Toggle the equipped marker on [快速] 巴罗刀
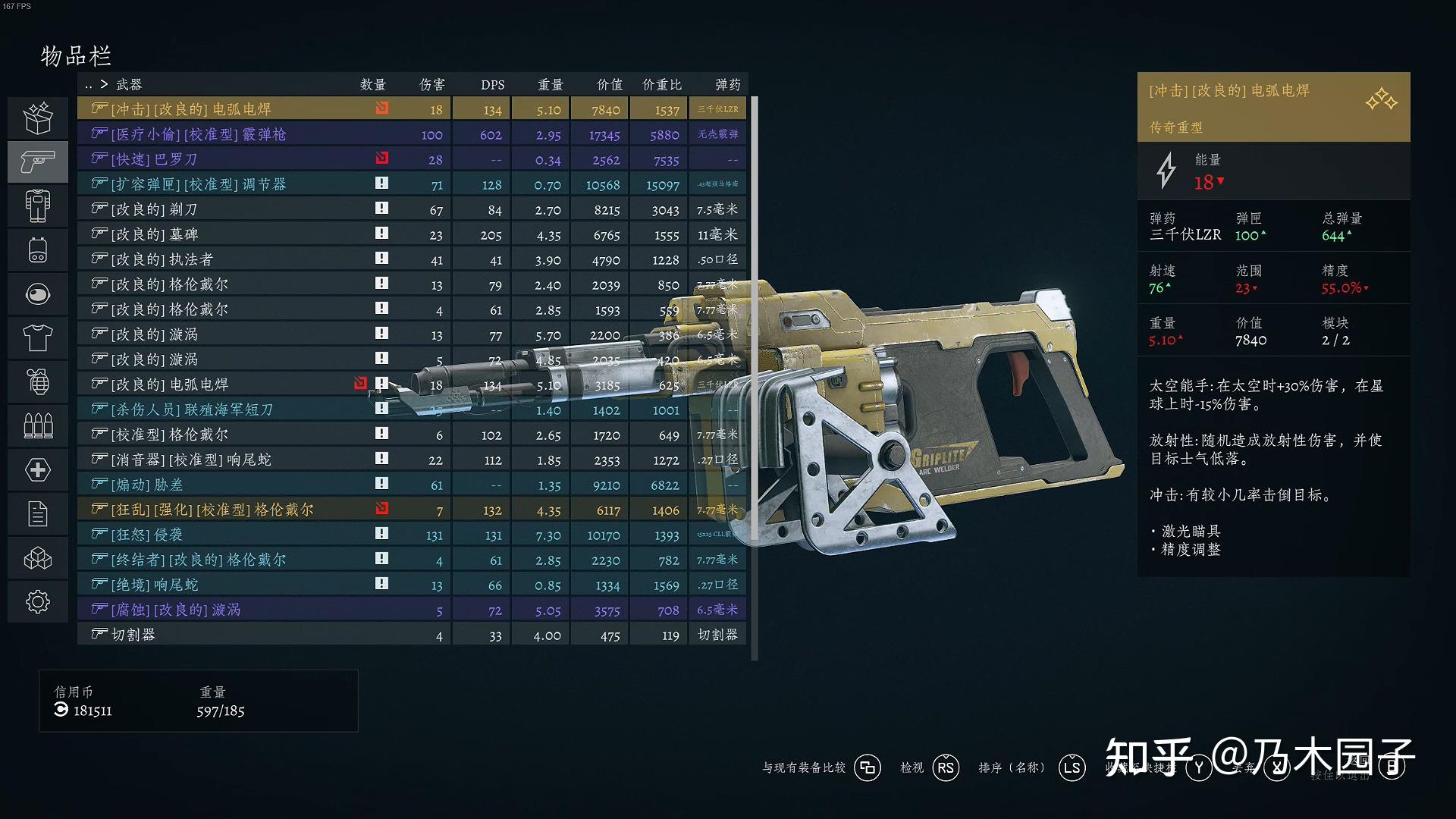The image size is (1456, 819). pyautogui.click(x=381, y=158)
